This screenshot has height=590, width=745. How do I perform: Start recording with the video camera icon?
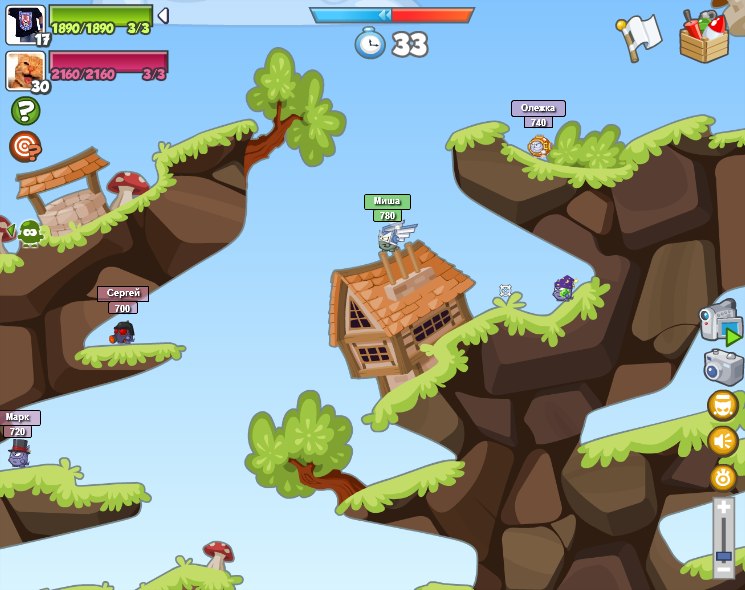point(720,323)
